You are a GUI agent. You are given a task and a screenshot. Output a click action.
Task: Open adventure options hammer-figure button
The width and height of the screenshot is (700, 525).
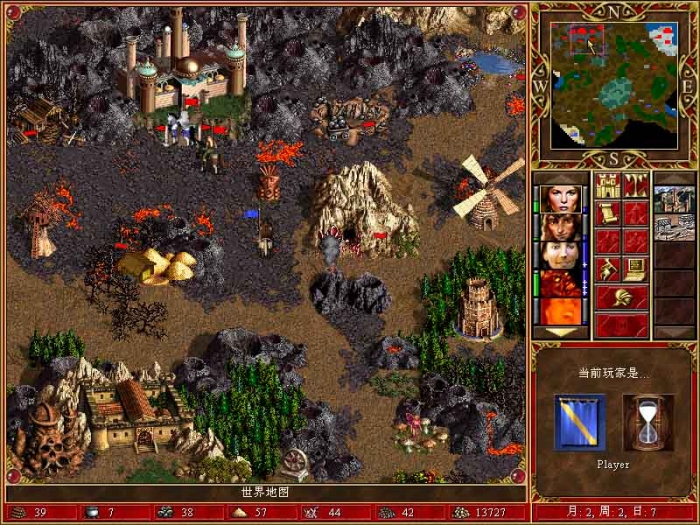point(607,268)
